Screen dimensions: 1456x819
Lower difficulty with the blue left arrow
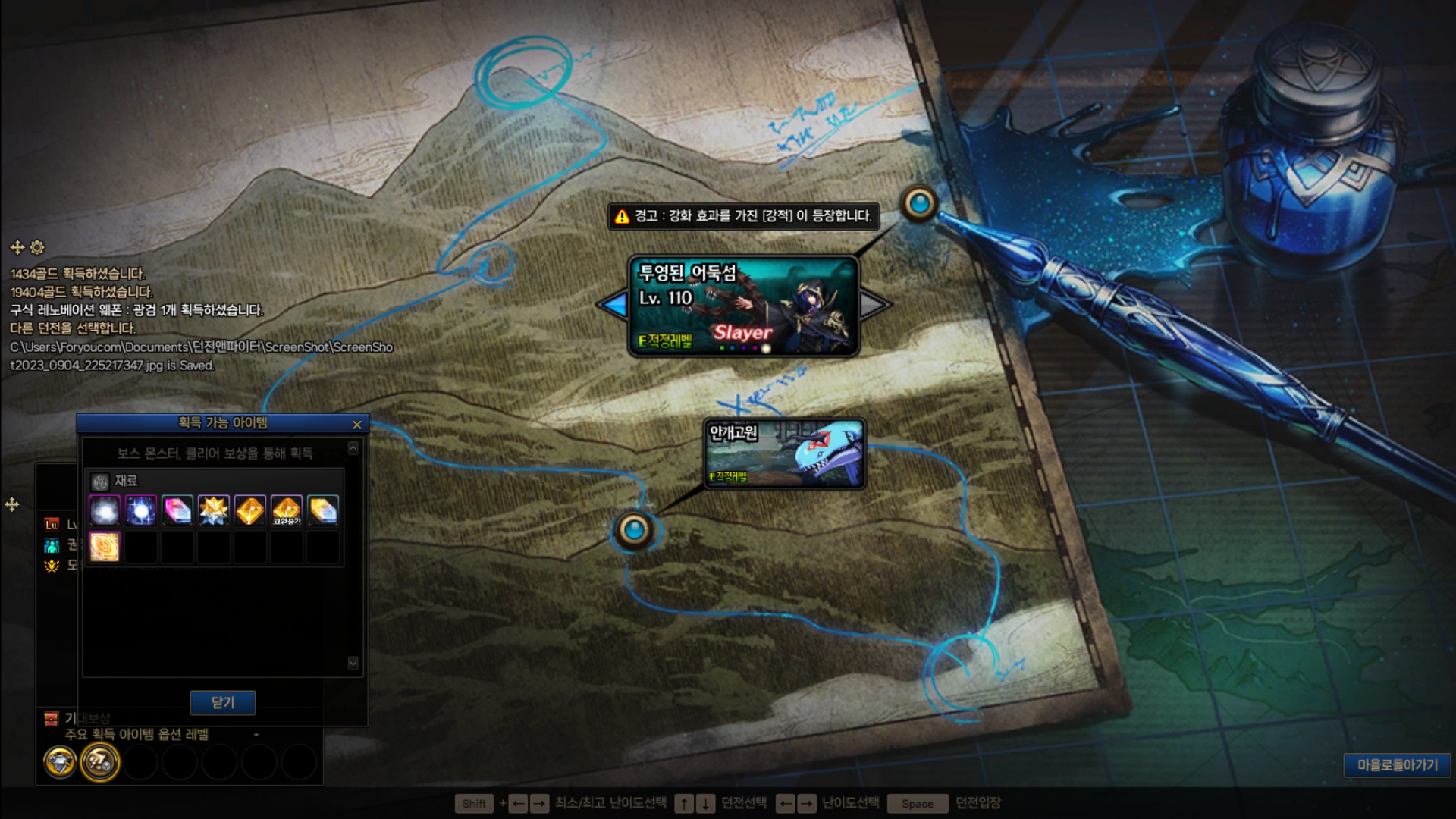(613, 305)
